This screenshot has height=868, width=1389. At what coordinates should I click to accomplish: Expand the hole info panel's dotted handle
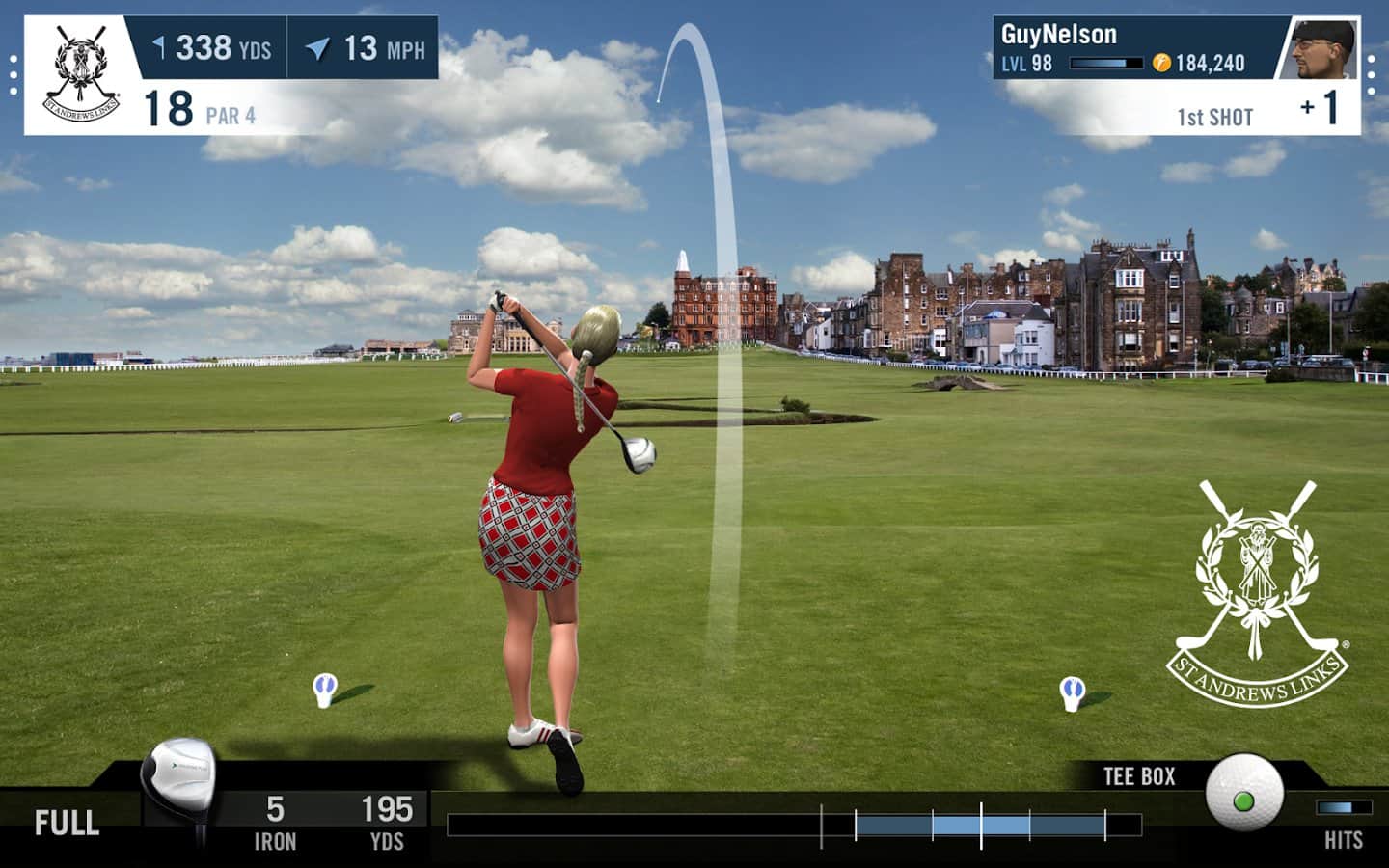pyautogui.click(x=13, y=75)
